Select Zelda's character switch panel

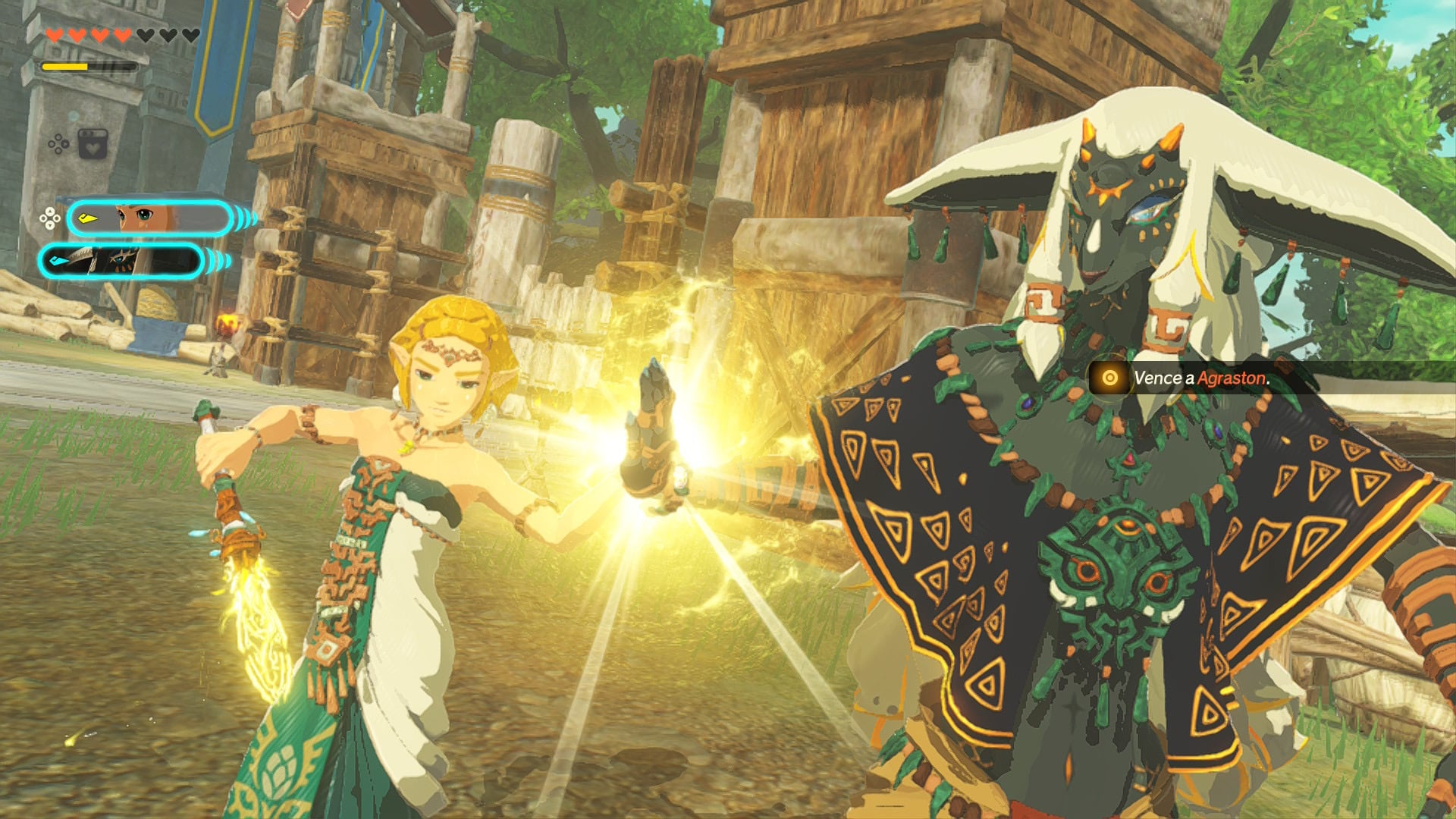coord(149,219)
